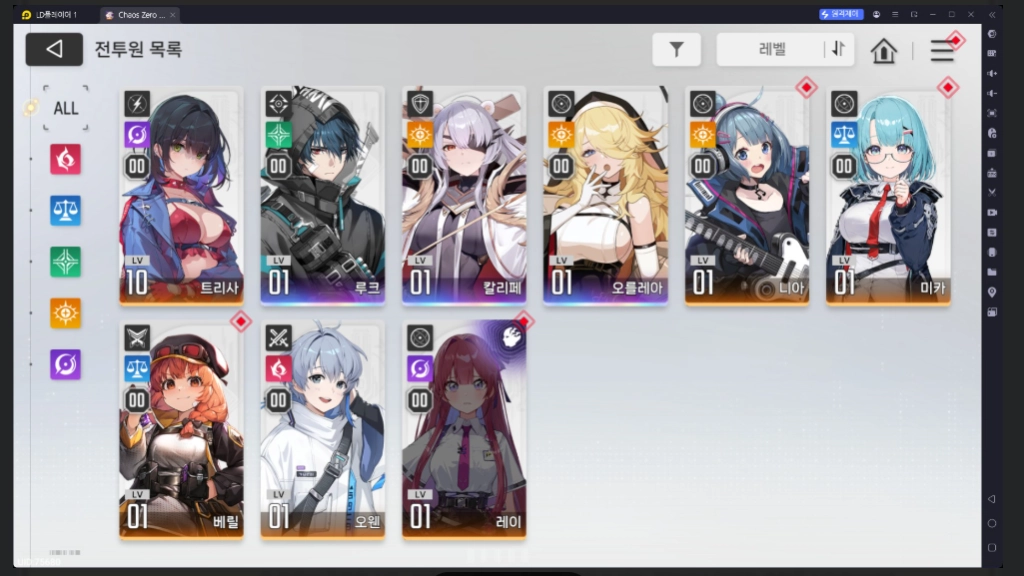The width and height of the screenshot is (1024, 576).
Task: Go back with the arrow button
Action: (54, 49)
